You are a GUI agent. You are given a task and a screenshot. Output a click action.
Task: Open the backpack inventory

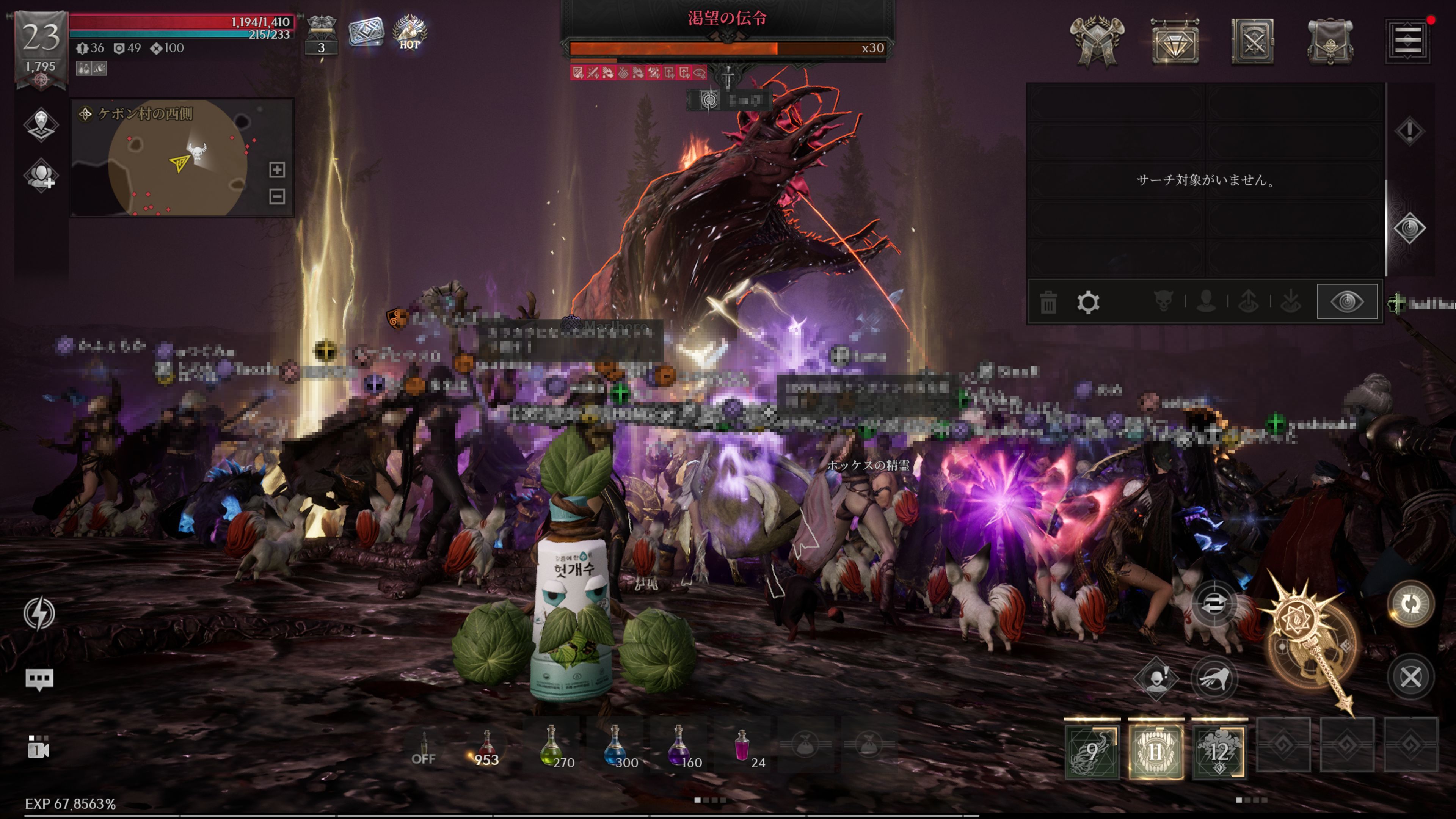(1330, 41)
